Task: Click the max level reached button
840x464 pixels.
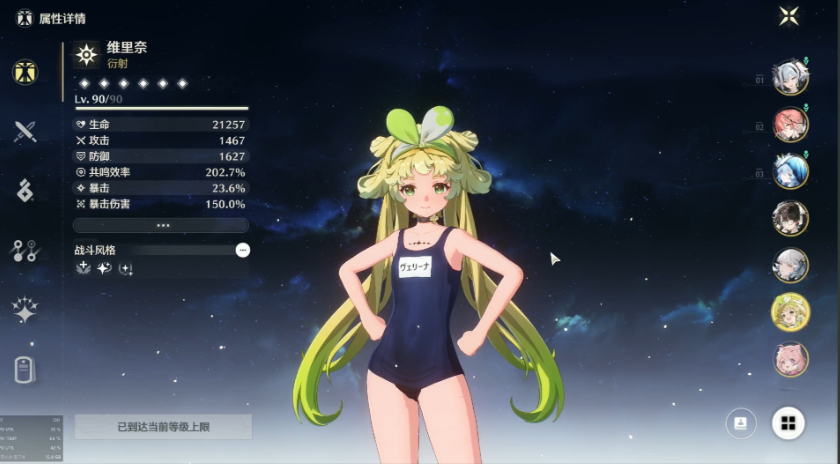Action: [163, 427]
